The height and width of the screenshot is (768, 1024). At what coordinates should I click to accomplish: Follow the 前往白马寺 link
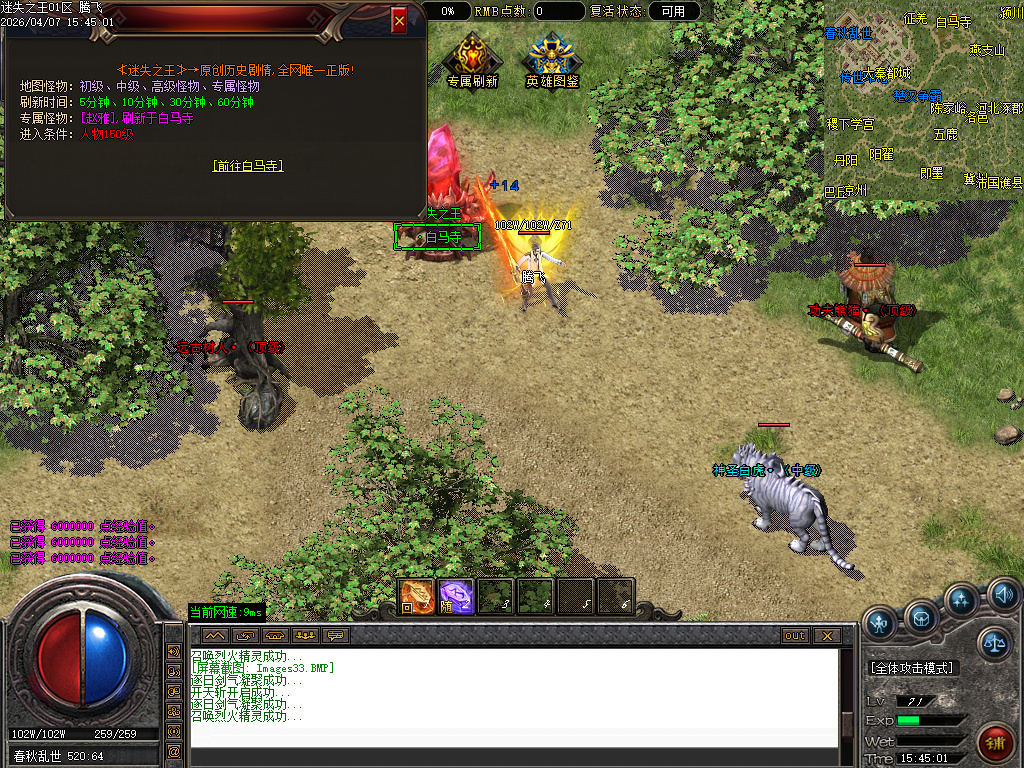click(248, 166)
